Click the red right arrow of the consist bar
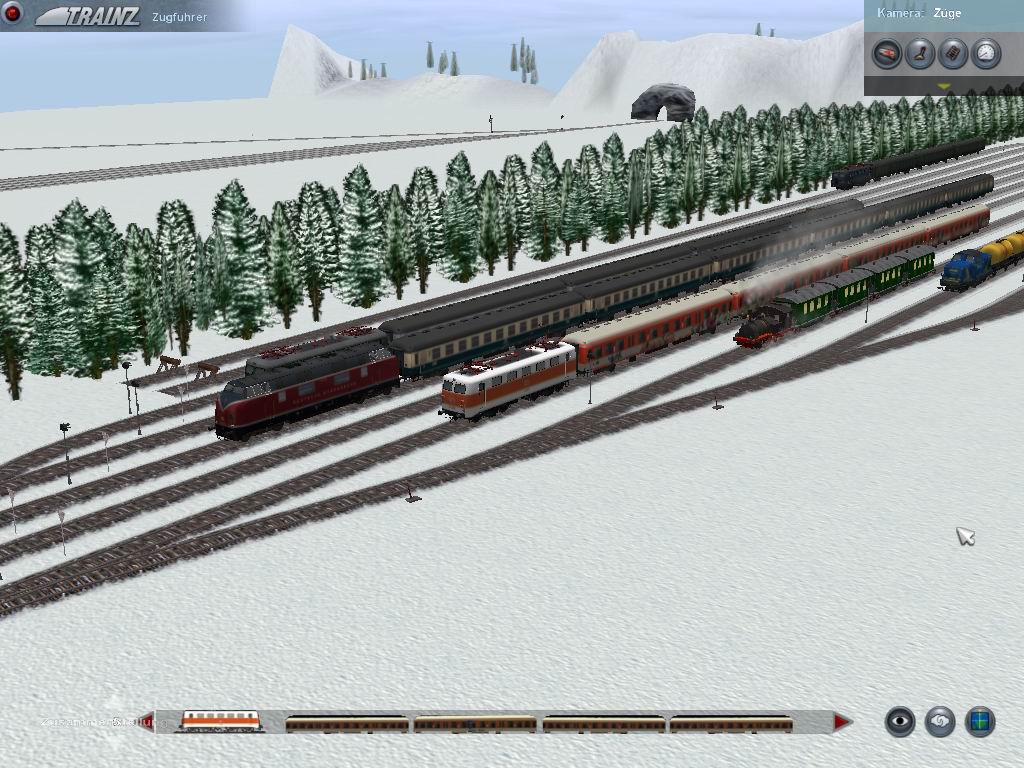The image size is (1024, 768). click(842, 721)
